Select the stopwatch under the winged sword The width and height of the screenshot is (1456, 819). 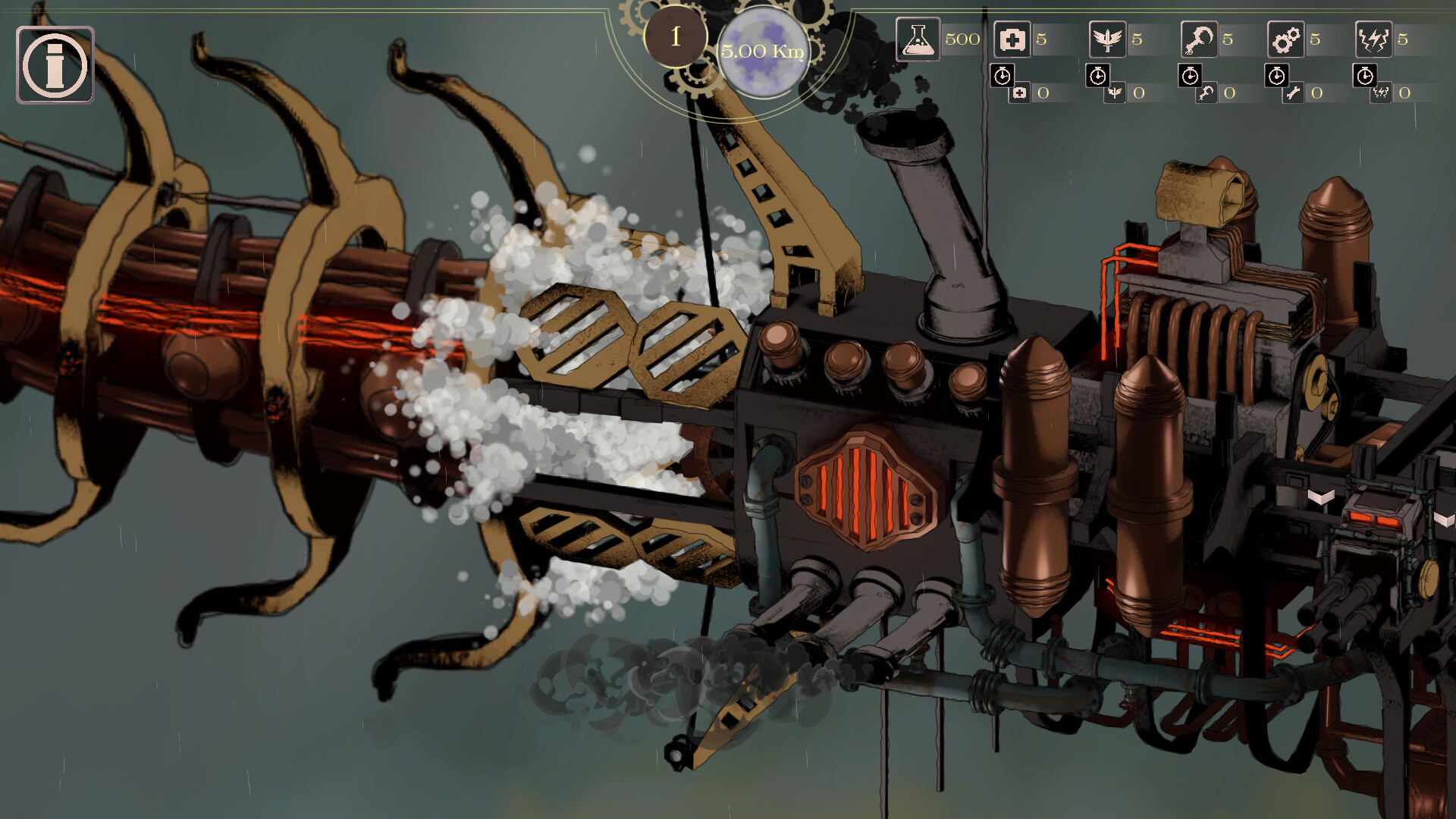pos(1097,76)
